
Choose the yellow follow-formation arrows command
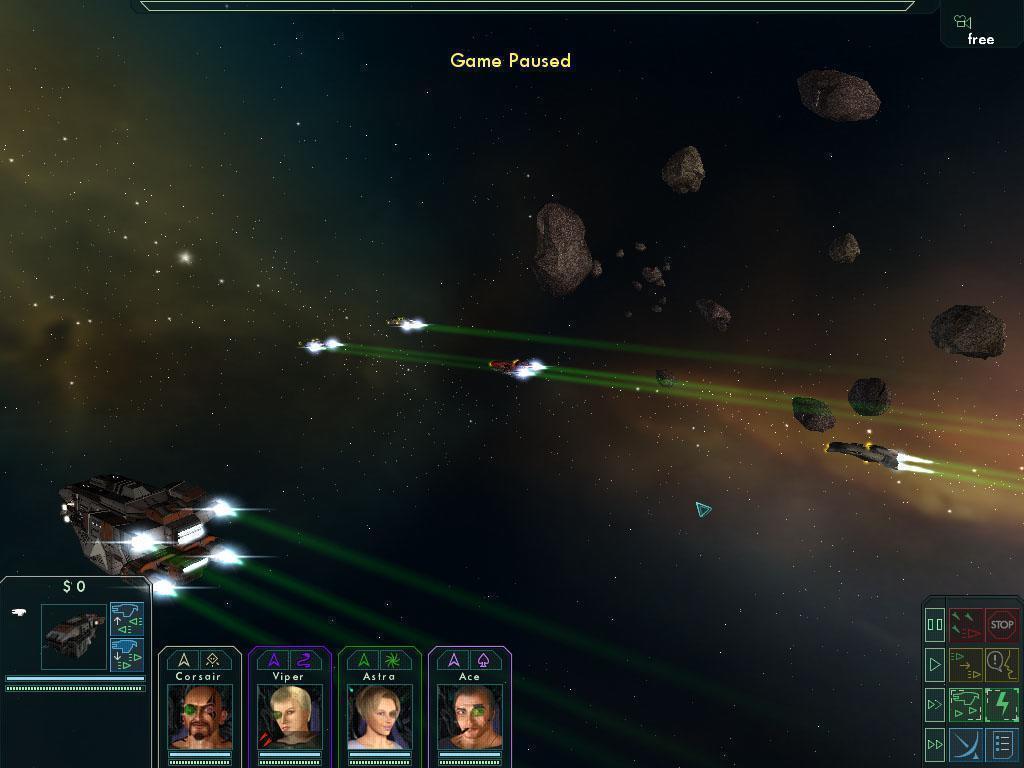coord(965,664)
